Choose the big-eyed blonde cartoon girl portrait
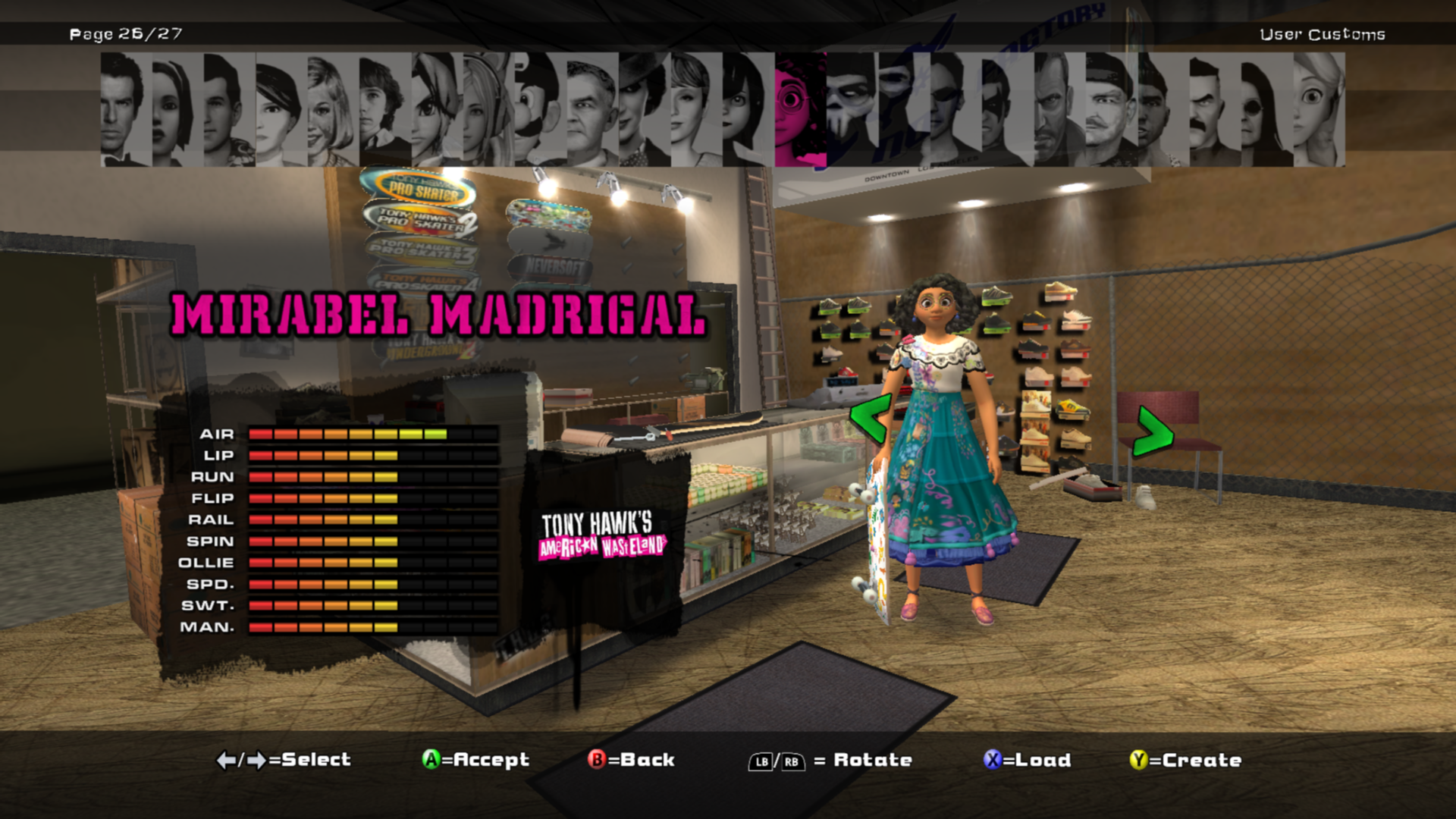Image resolution: width=1456 pixels, height=819 pixels. click(1318, 110)
